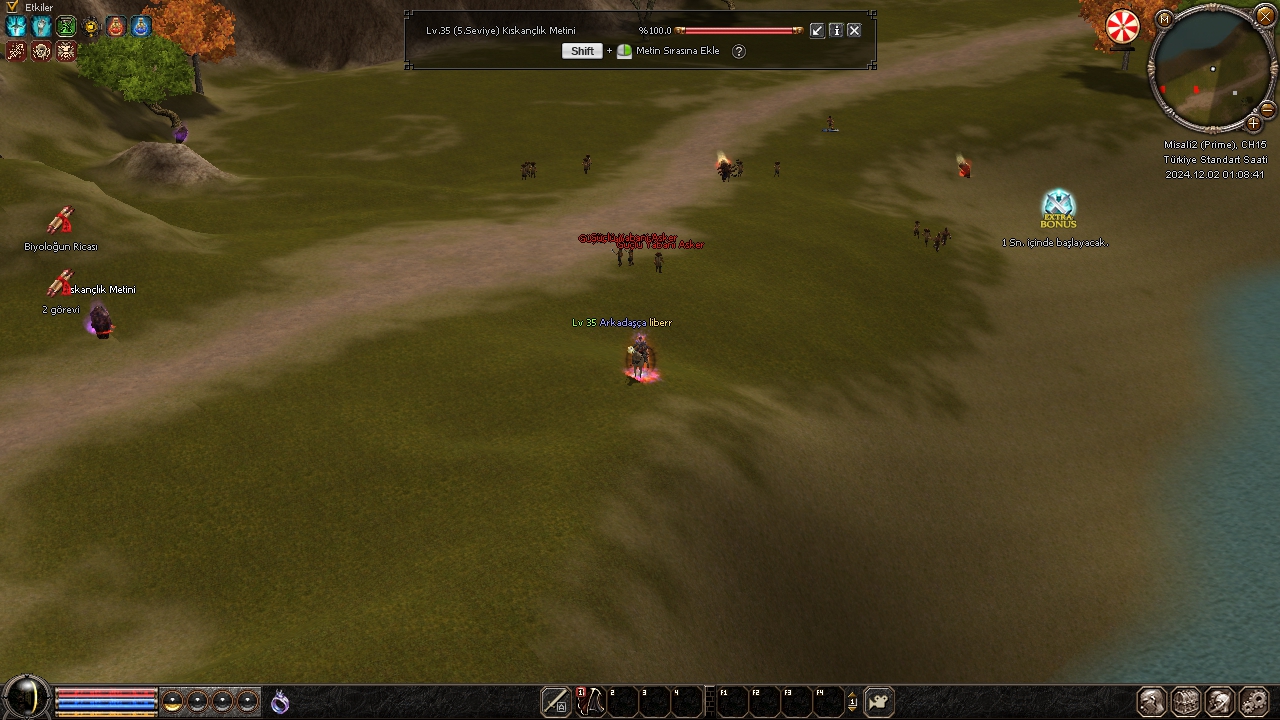This screenshot has height=720, width=1280.
Task: Zoom out the minimap with minus button
Action: tap(1267, 109)
